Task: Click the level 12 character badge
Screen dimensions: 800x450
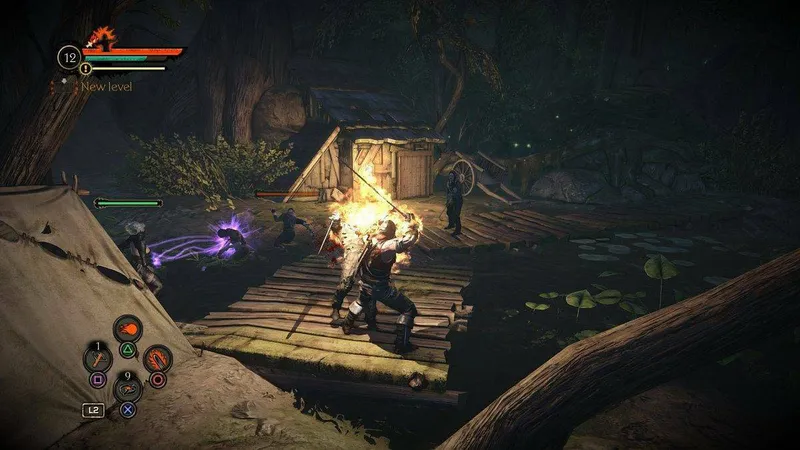Action: coord(68,56)
